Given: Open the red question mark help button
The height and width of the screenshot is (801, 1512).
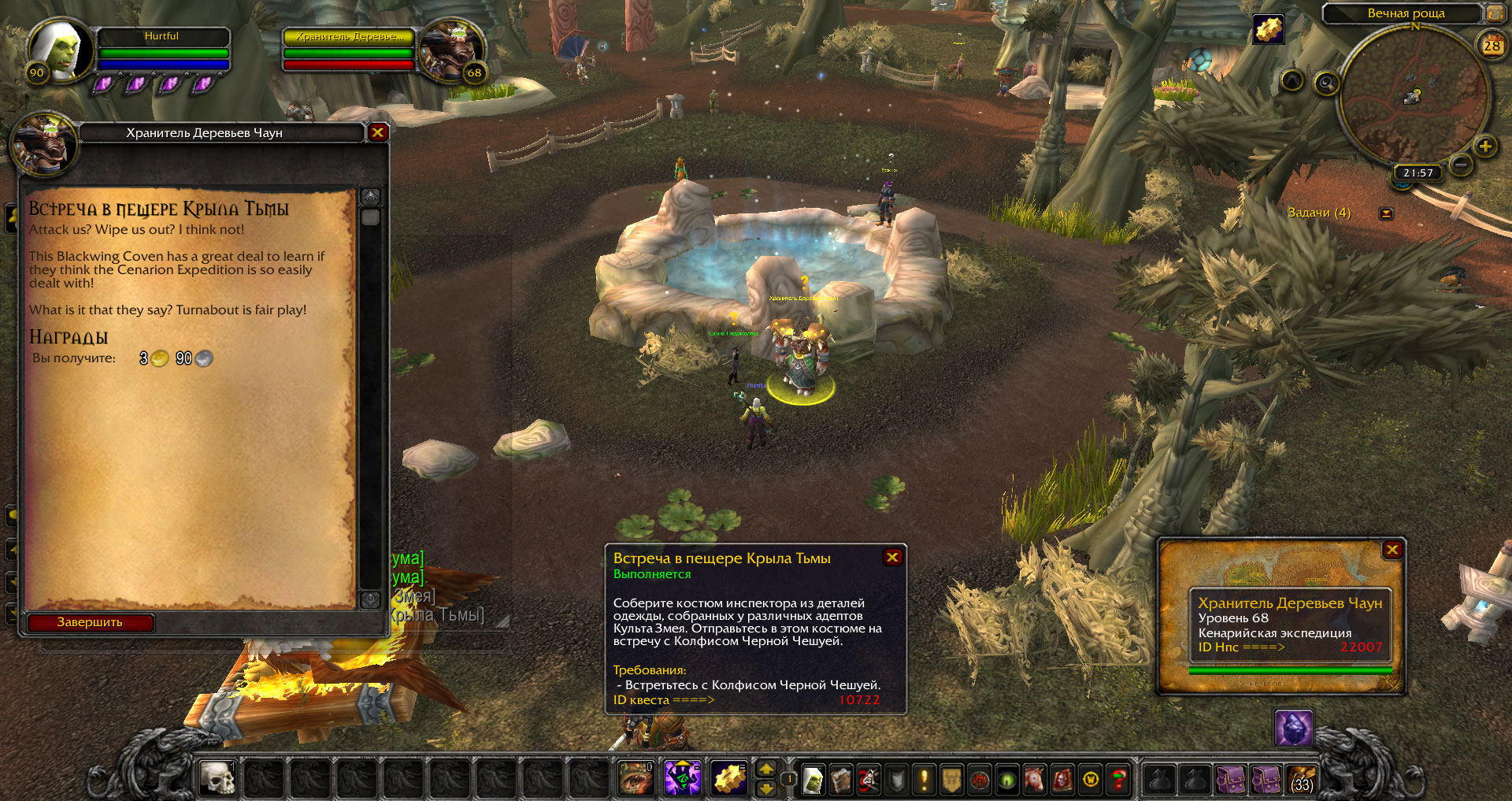Looking at the screenshot, I should [x=1118, y=780].
